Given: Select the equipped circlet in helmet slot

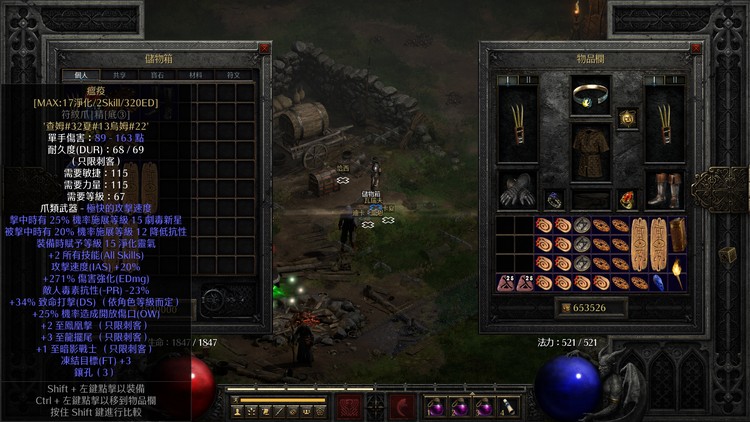Looking at the screenshot, I should (591, 96).
